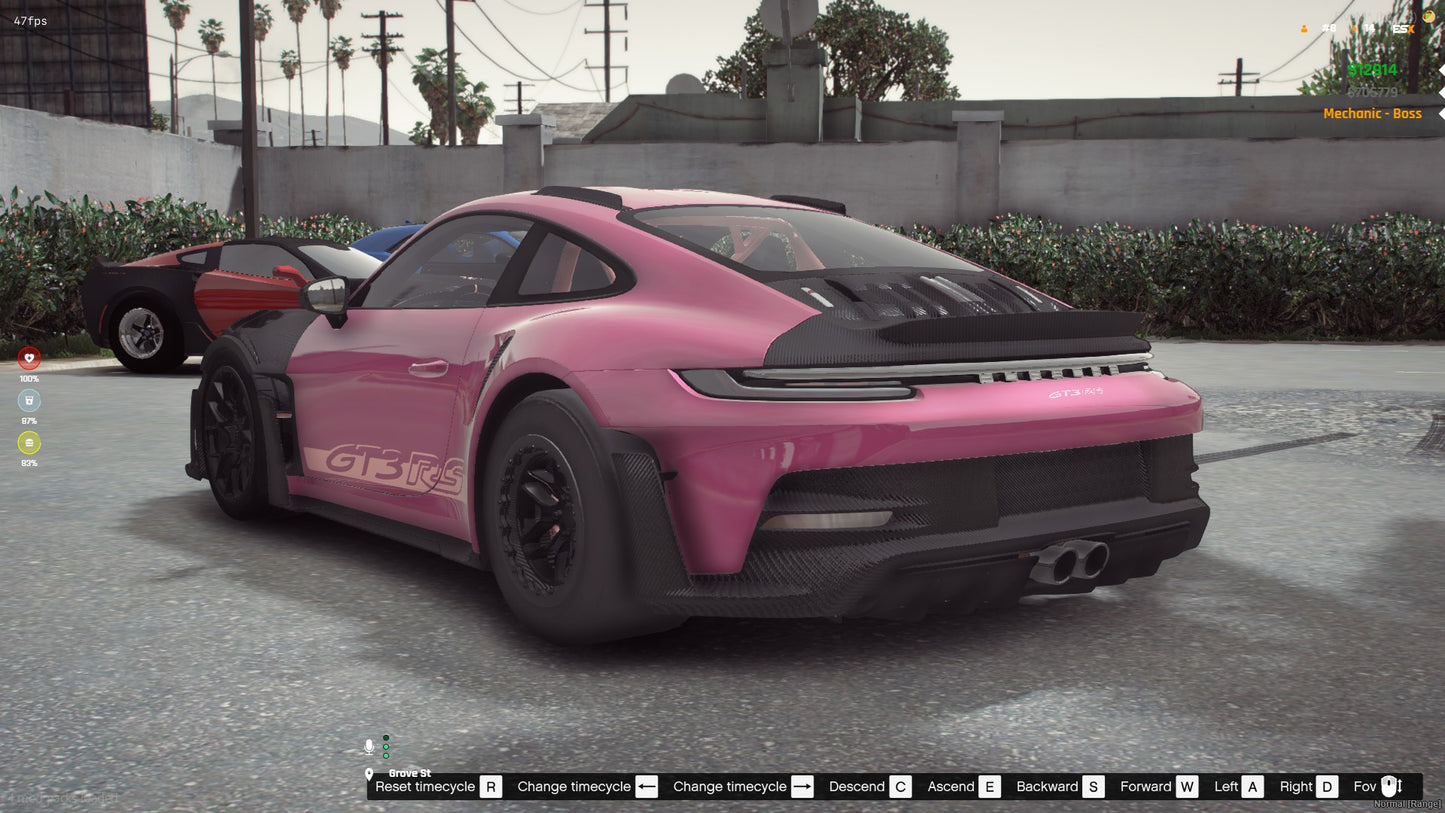The height and width of the screenshot is (813, 1445).
Task: Click the yellow hunger burger icon
Action: [28, 442]
